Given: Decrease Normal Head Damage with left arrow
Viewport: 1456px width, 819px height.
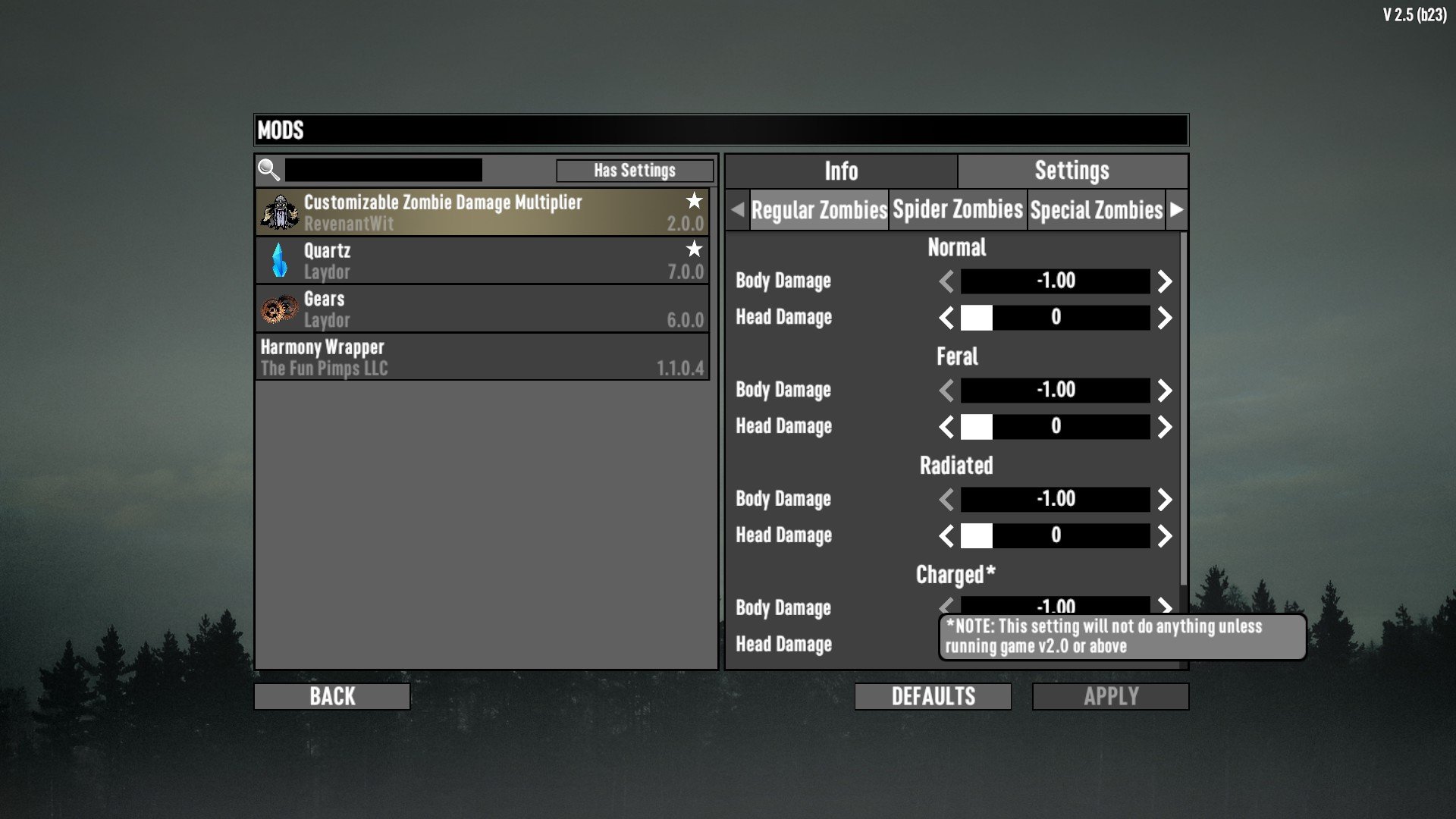Looking at the screenshot, I should pos(946,318).
